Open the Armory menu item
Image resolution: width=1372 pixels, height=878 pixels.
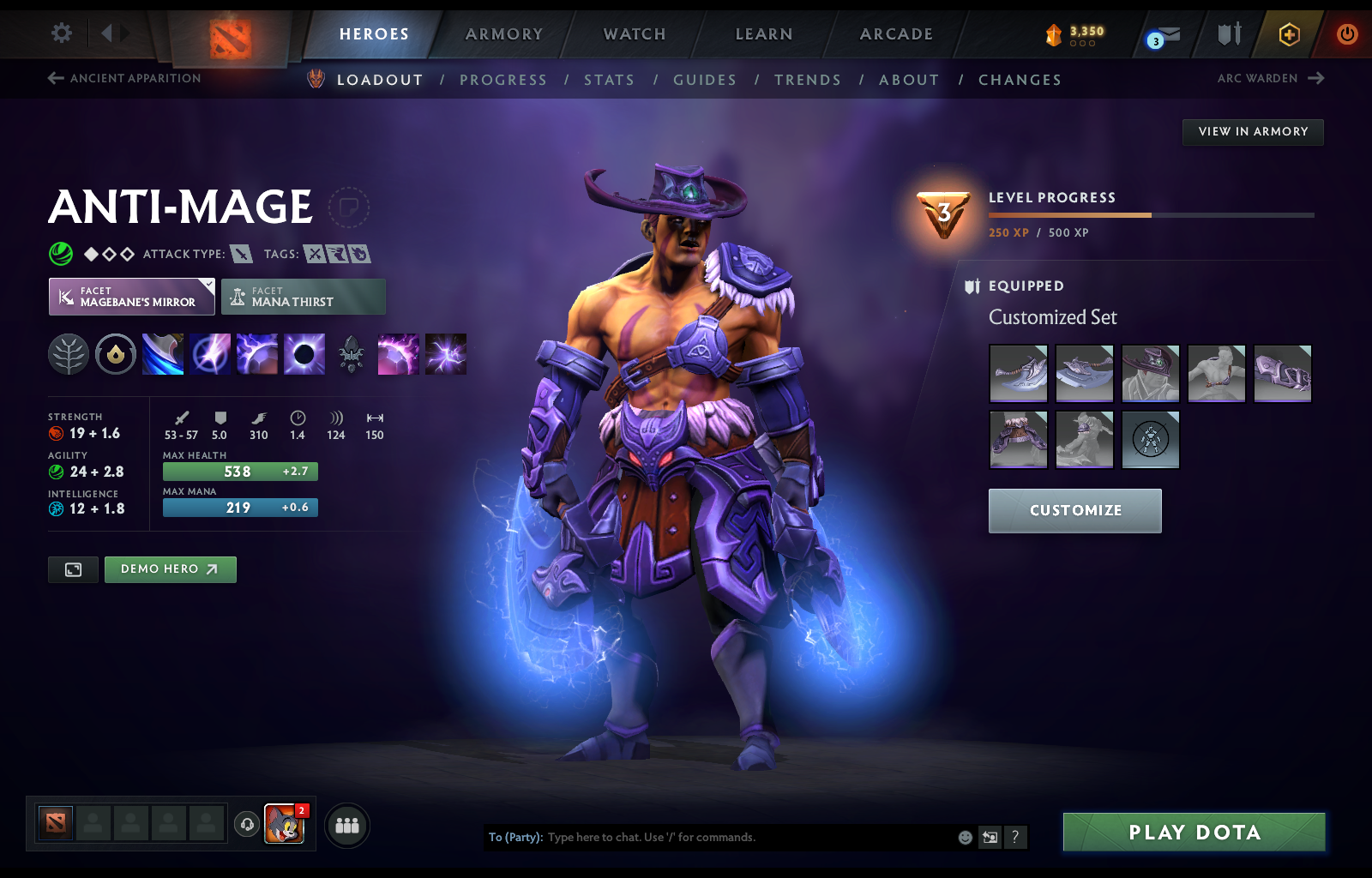tap(503, 34)
